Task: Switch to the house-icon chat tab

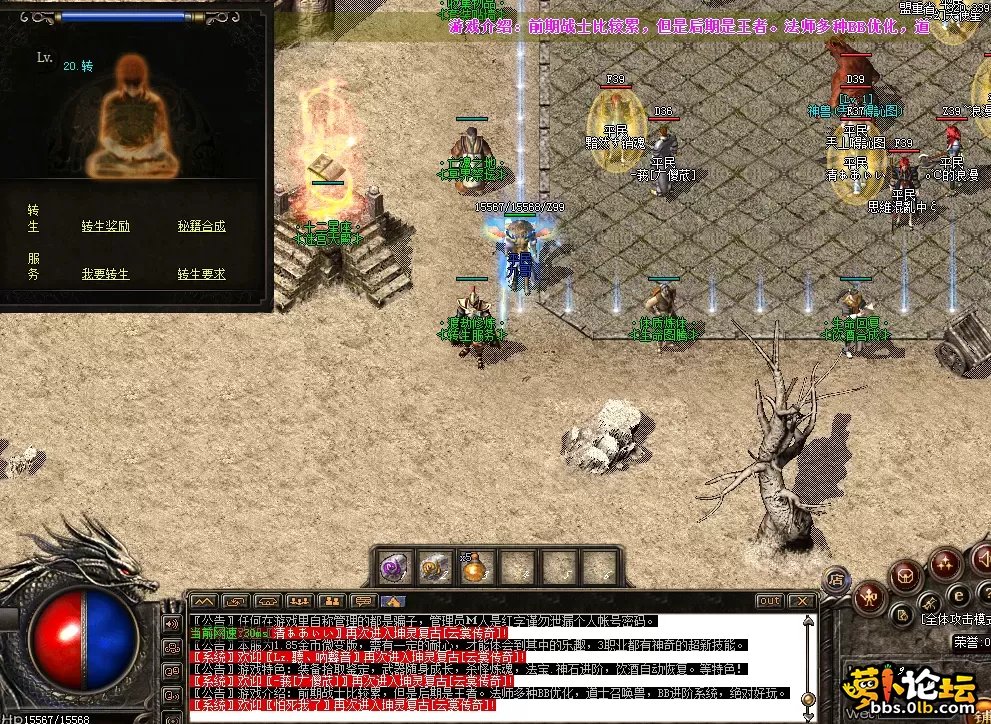Action: click(392, 601)
